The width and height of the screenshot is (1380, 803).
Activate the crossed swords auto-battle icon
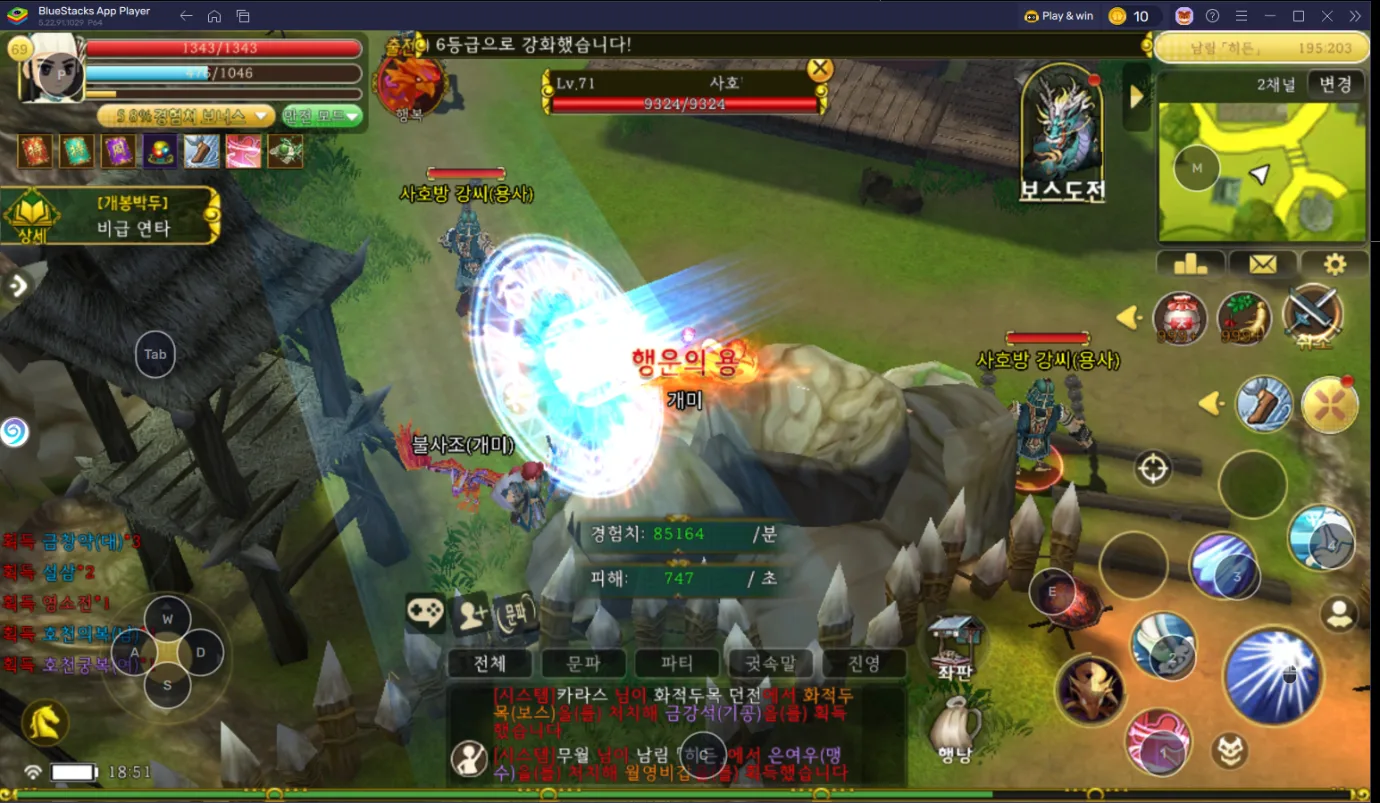[1312, 314]
